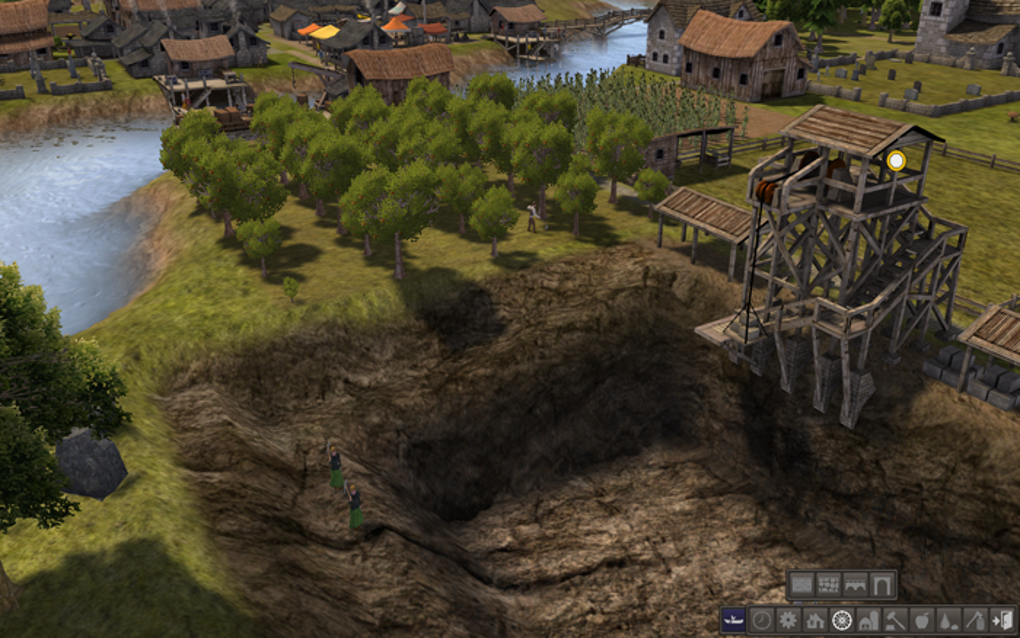Screen dimensions: 1020x638
Task: Open the apple food production menu
Action: (x=922, y=620)
